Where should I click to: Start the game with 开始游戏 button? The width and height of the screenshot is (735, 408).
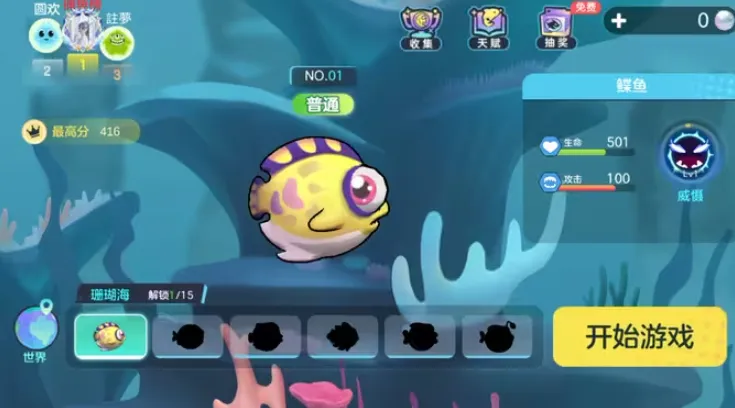(x=639, y=336)
